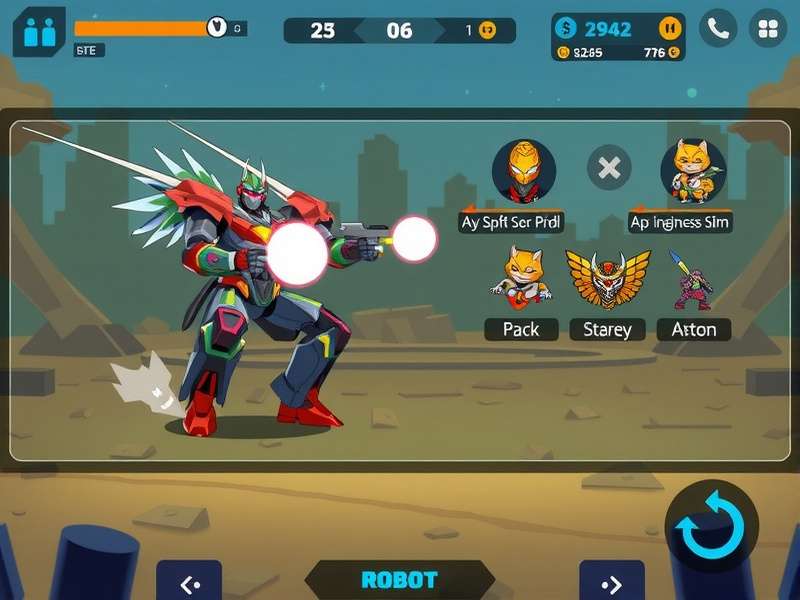This screenshot has width=800, height=600.
Task: Pick the winged horned emblem icon
Action: click(607, 278)
